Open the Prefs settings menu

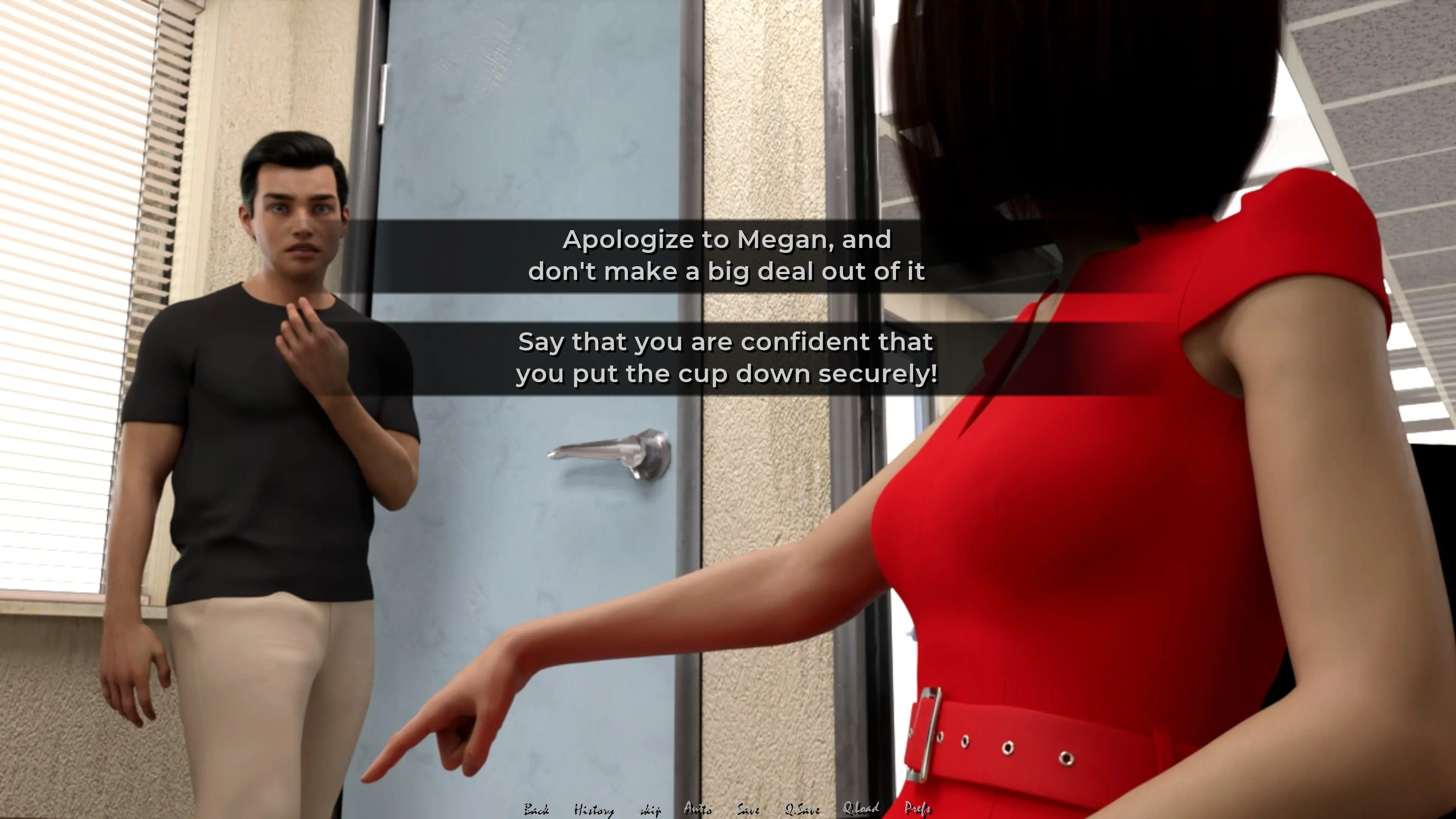(917, 809)
